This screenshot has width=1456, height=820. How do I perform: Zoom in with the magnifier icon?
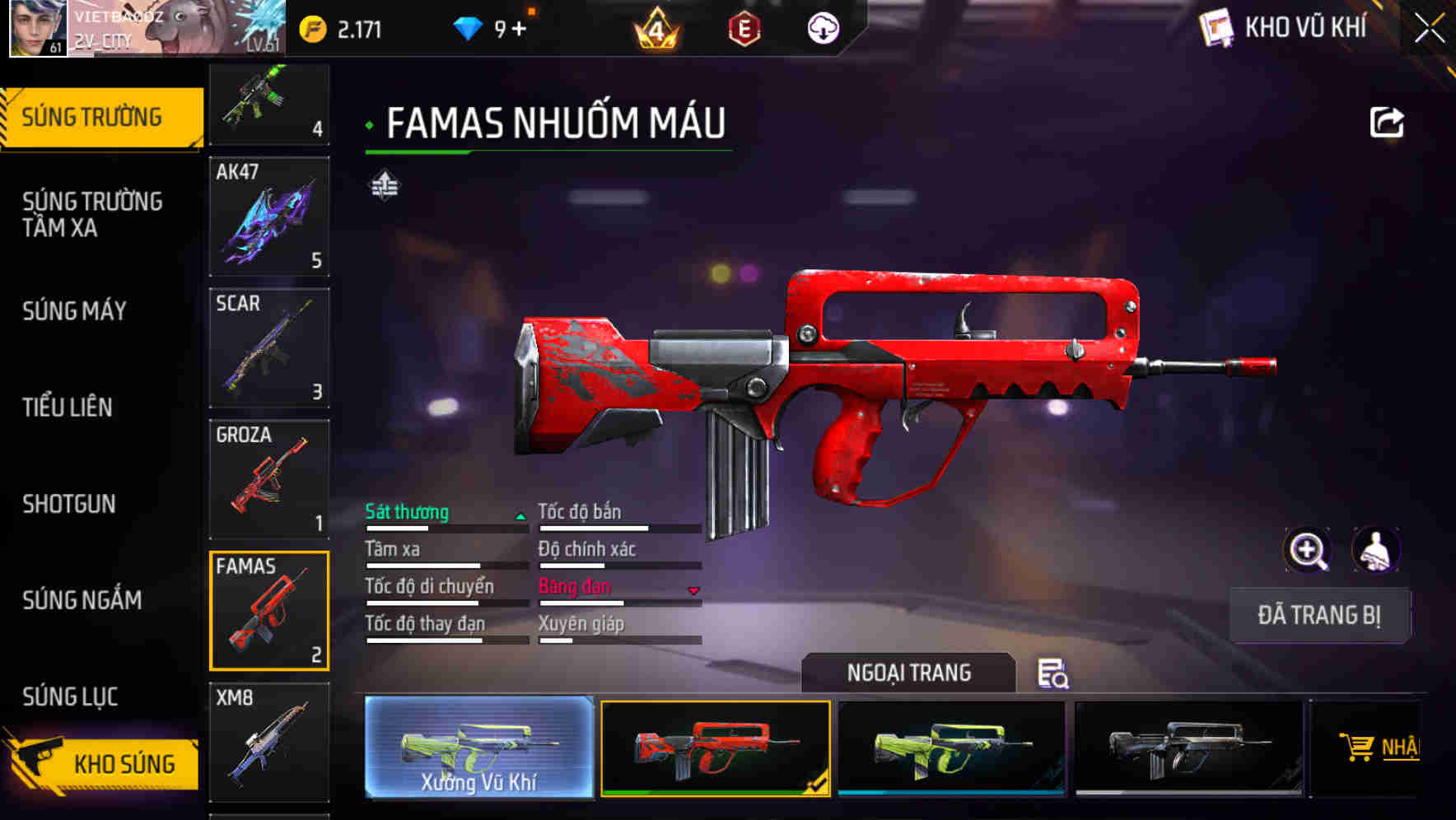1307,550
